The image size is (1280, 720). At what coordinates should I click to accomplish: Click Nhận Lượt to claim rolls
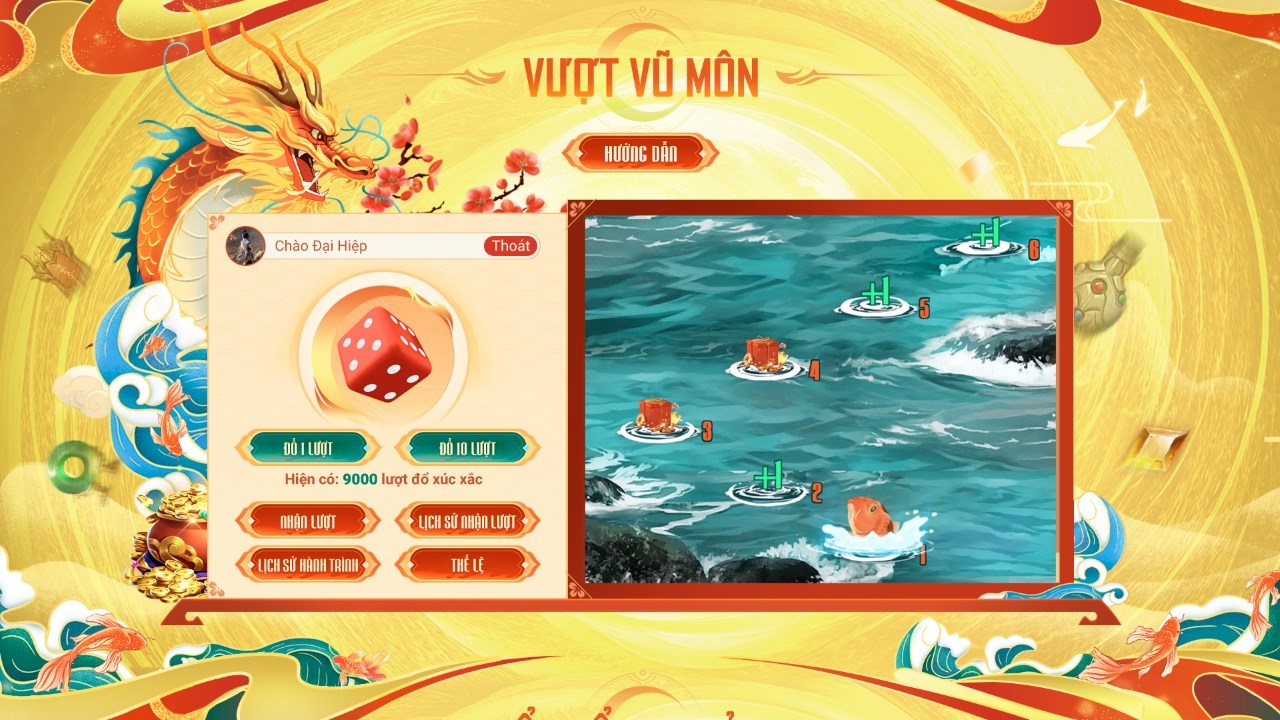[306, 522]
